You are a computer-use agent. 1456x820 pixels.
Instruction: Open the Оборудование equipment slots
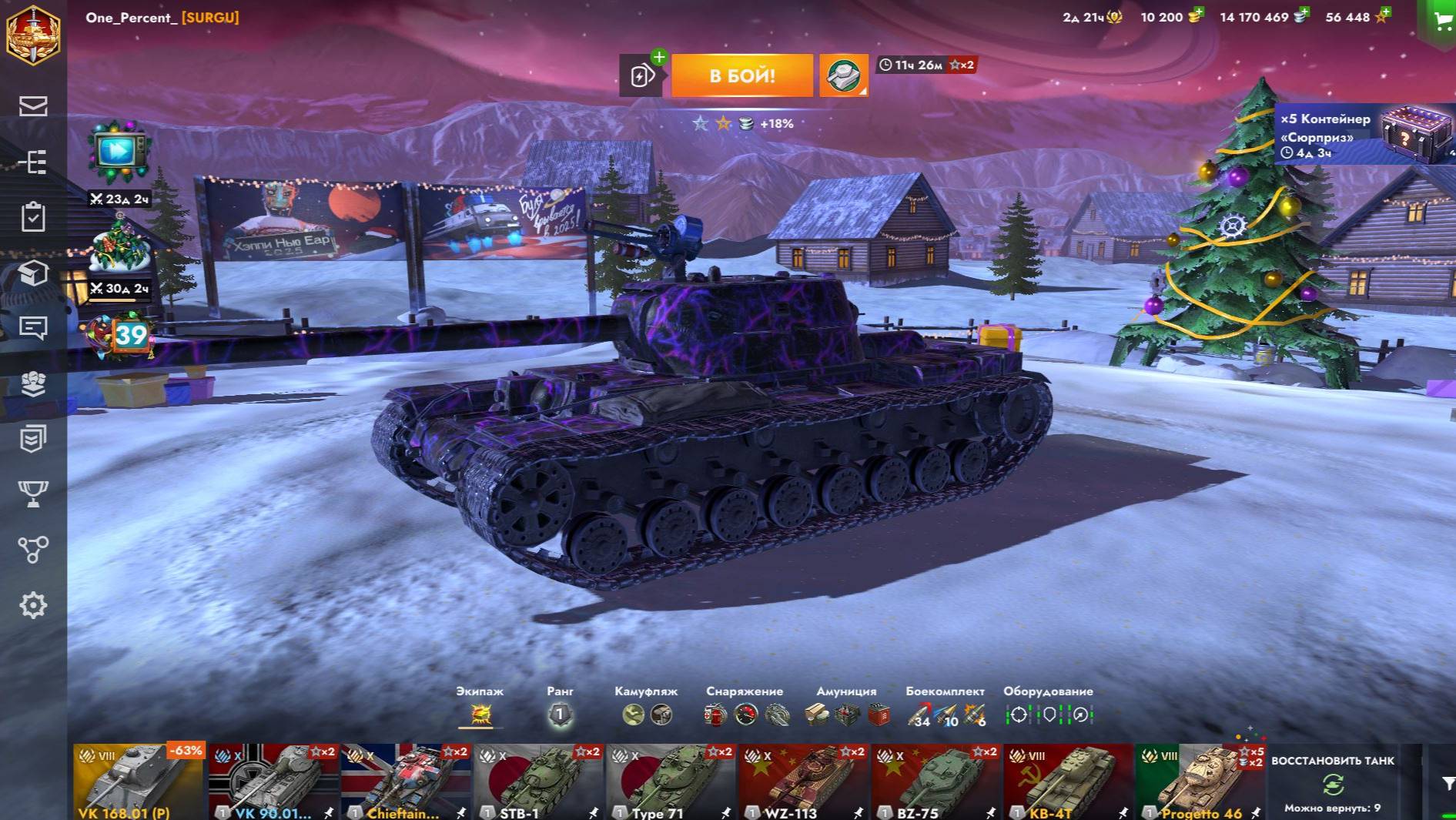coord(1049,715)
